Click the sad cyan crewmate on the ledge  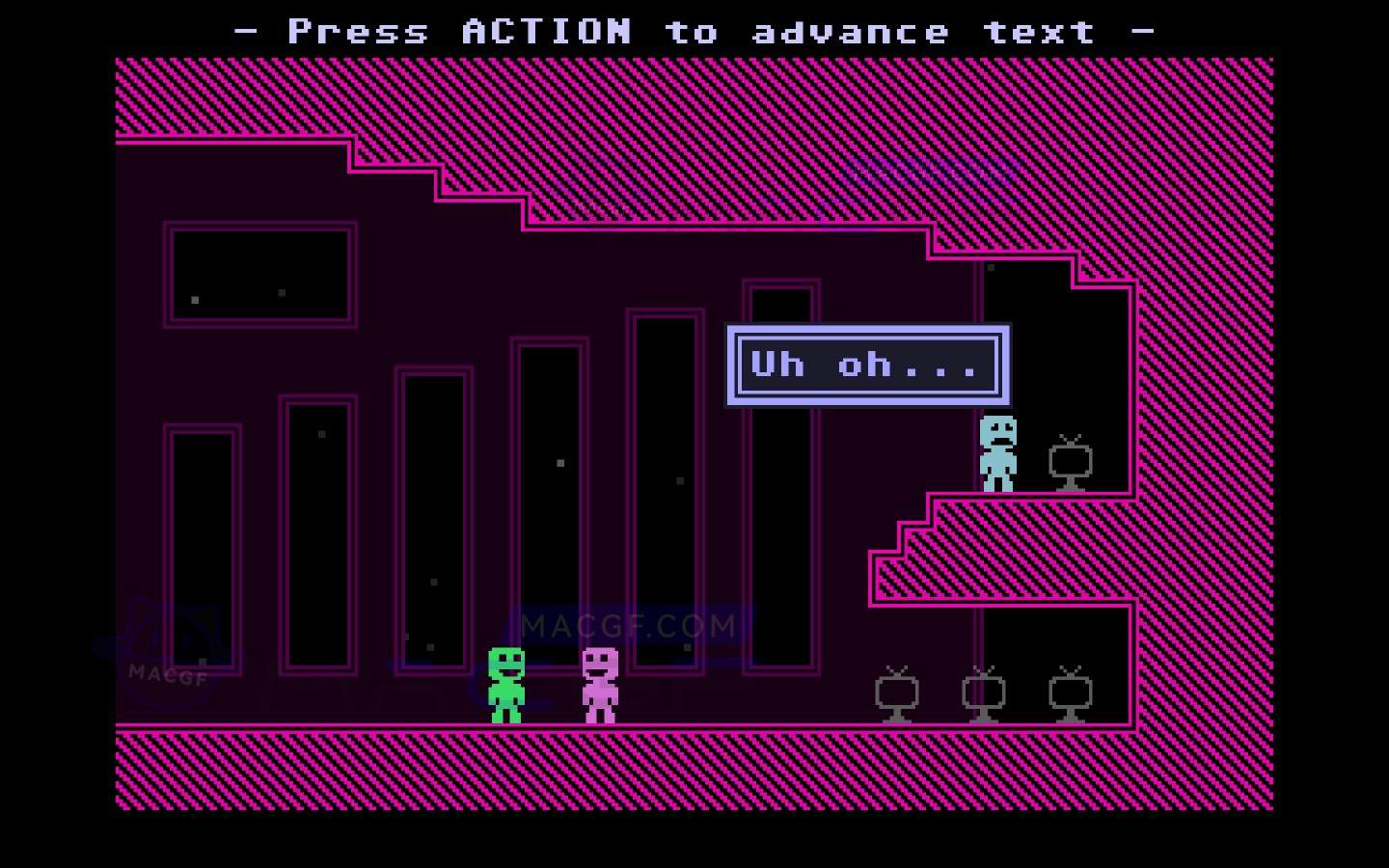pos(997,450)
